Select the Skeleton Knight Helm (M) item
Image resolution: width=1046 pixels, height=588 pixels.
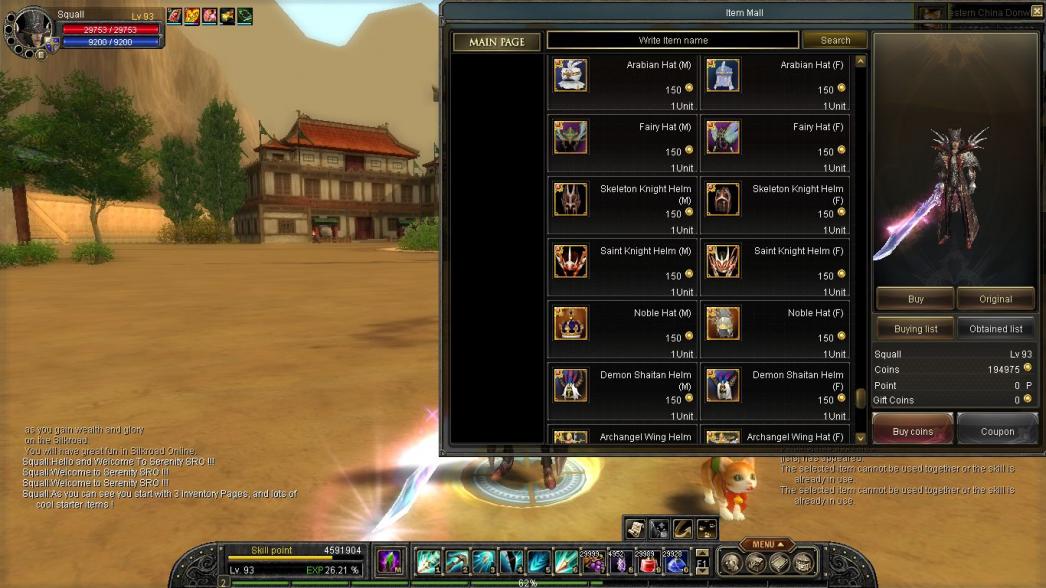571,200
